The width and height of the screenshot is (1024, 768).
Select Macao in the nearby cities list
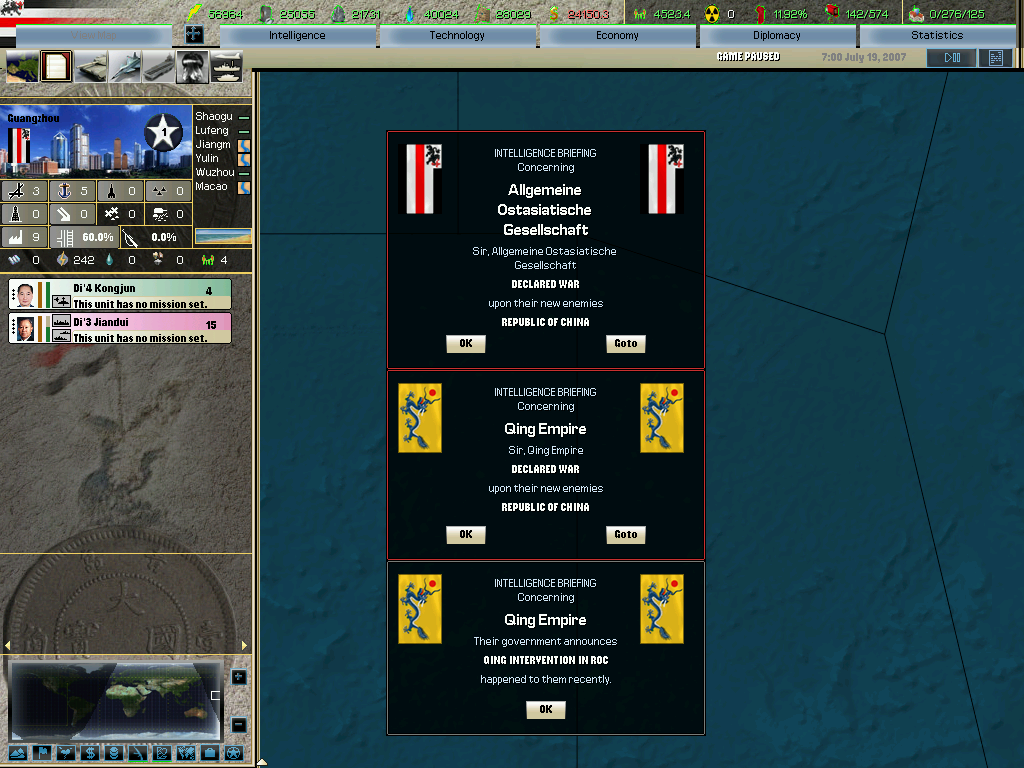211,187
